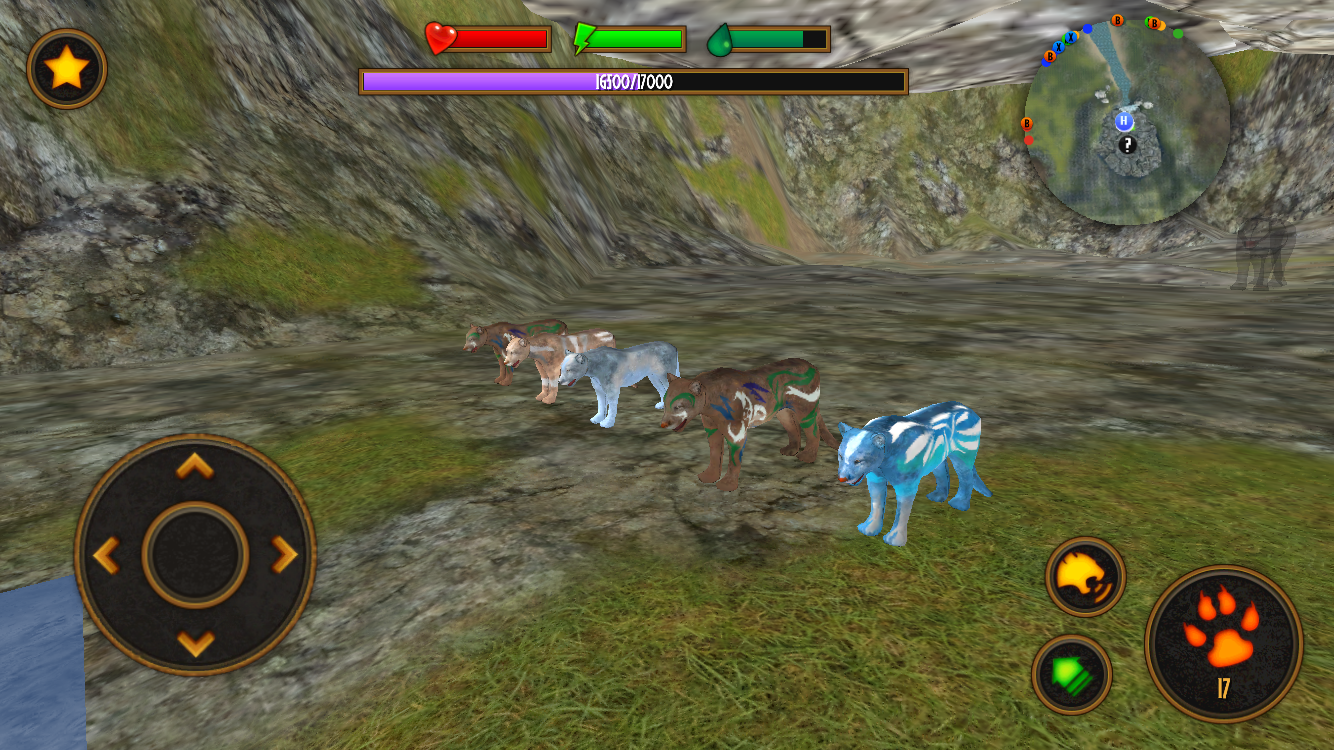Tap the black question mark marker on minimap
The image size is (1334, 750).
[x=1127, y=144]
